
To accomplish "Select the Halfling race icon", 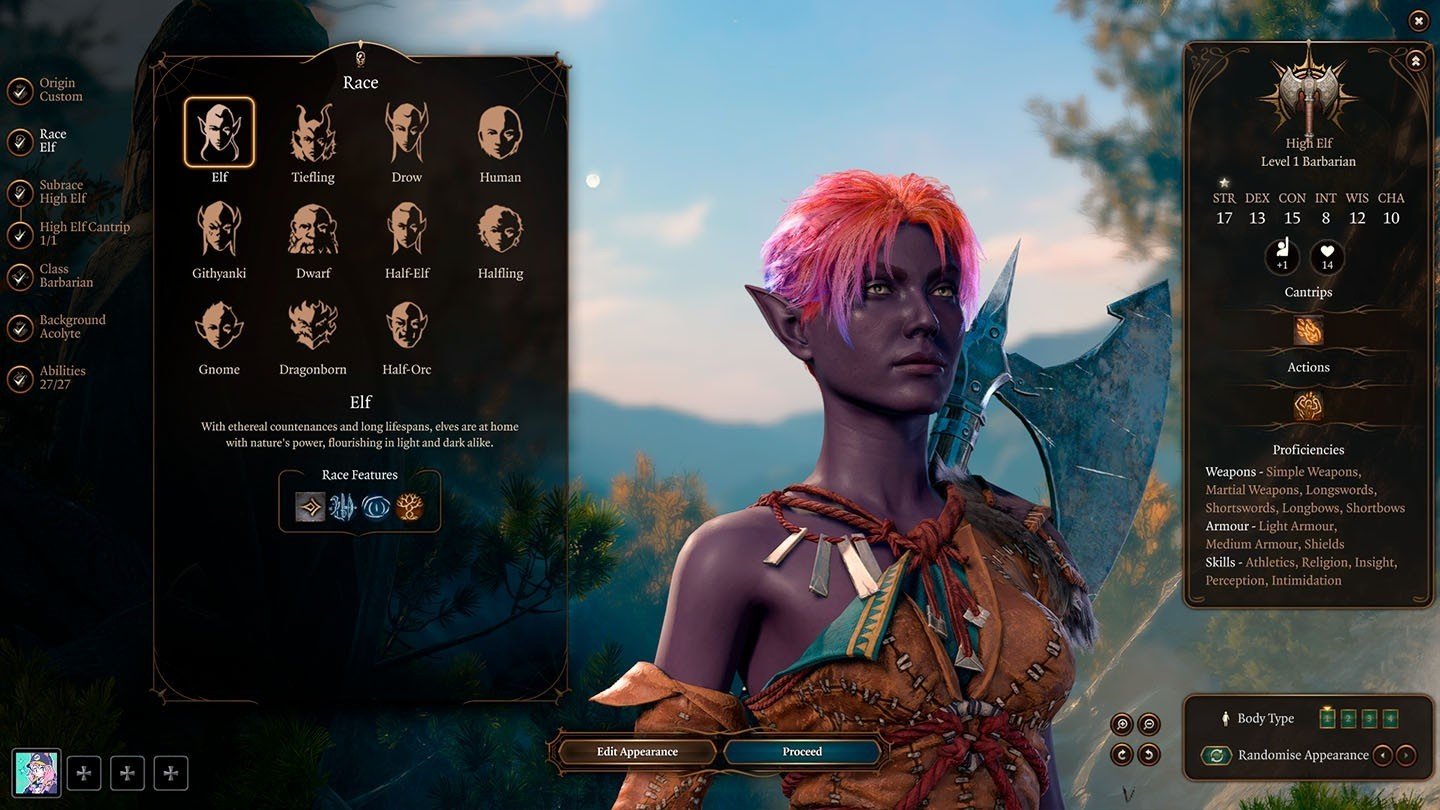I will [x=499, y=227].
